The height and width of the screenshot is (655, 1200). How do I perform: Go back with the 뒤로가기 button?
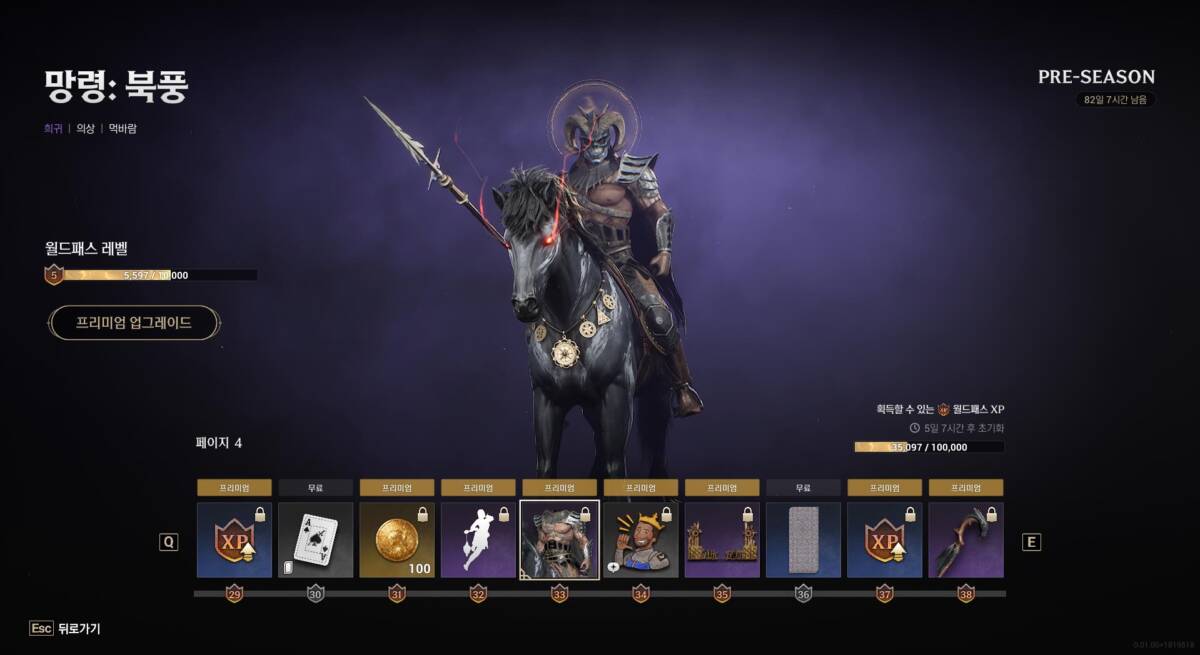(x=66, y=629)
